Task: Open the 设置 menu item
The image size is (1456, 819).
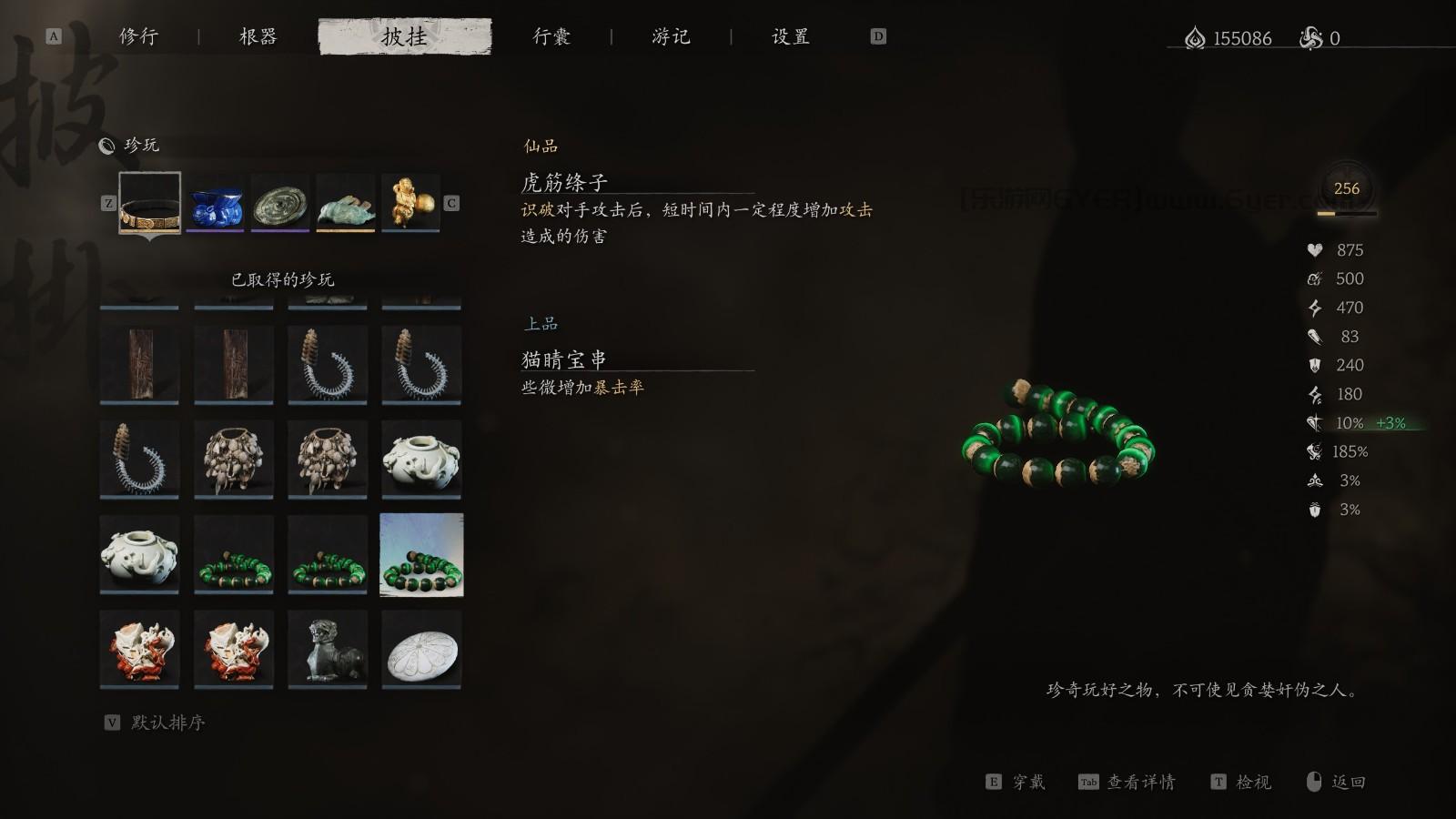Action: 790,36
